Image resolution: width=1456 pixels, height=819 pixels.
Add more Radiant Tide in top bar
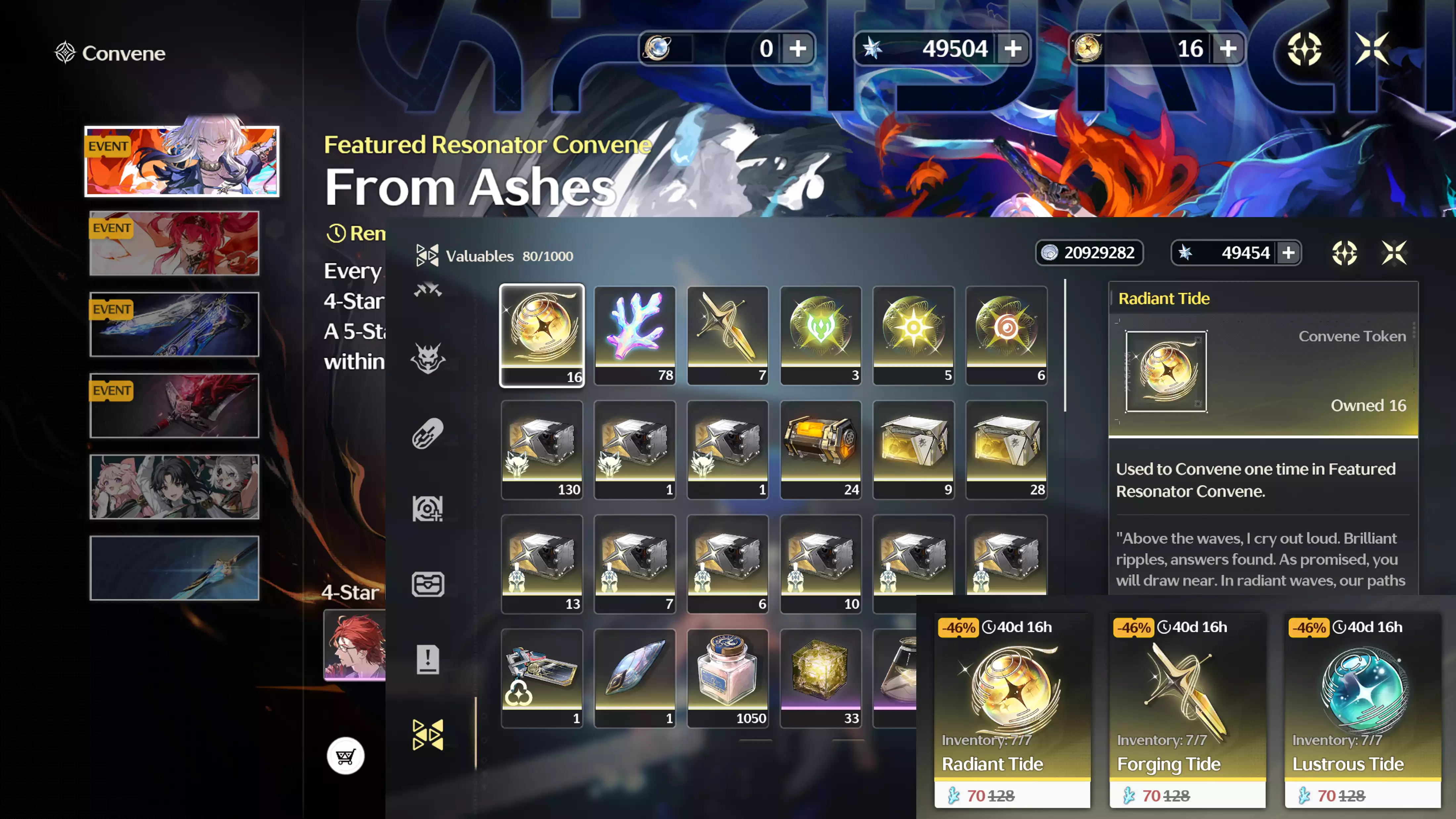click(x=1228, y=49)
